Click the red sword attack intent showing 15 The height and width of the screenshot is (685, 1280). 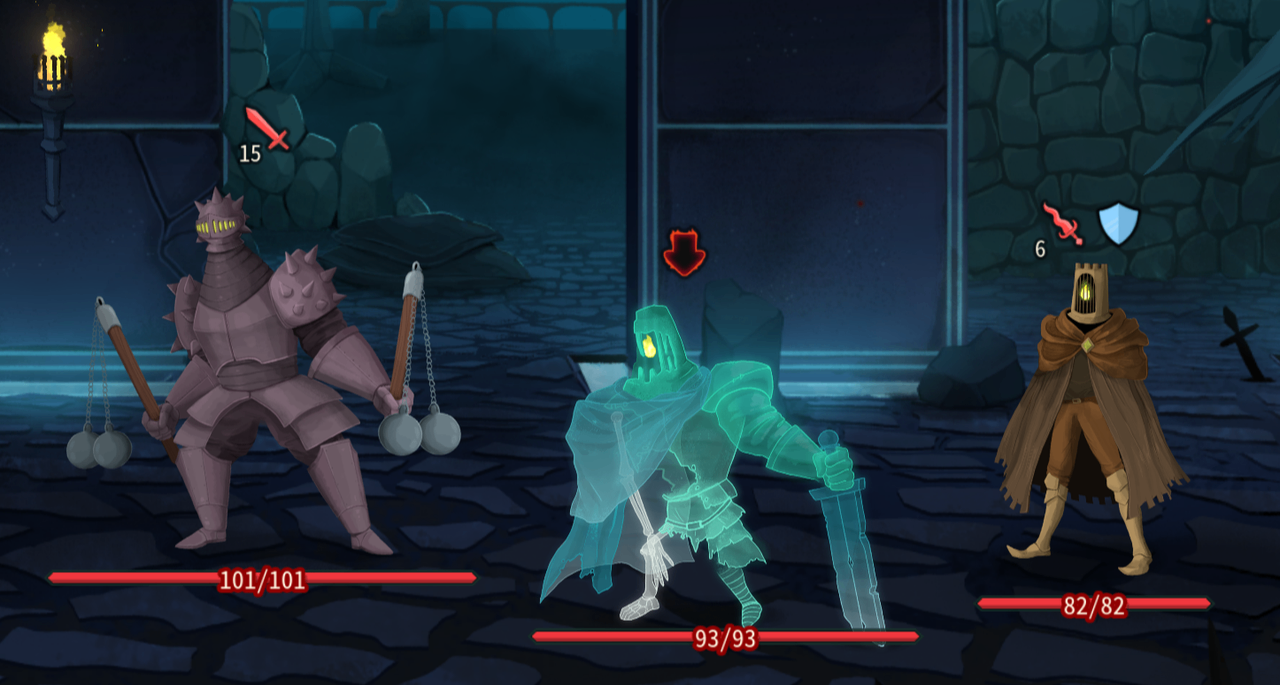click(267, 129)
